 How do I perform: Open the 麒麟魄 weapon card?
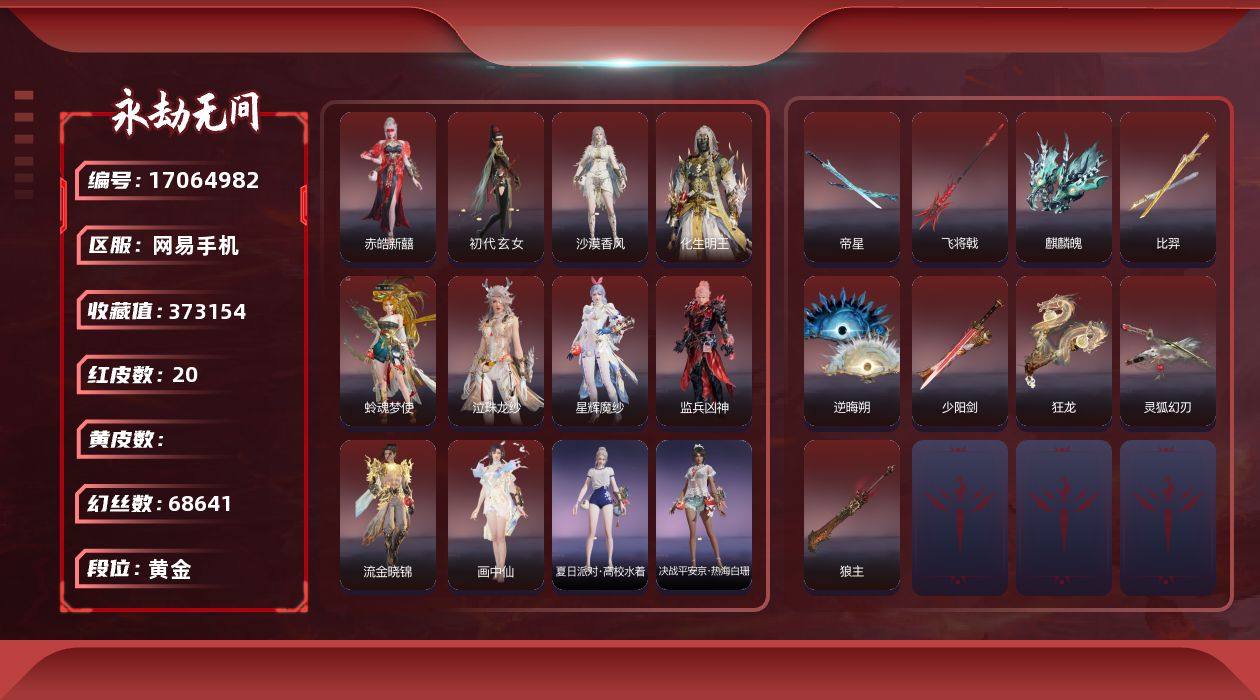[1064, 187]
